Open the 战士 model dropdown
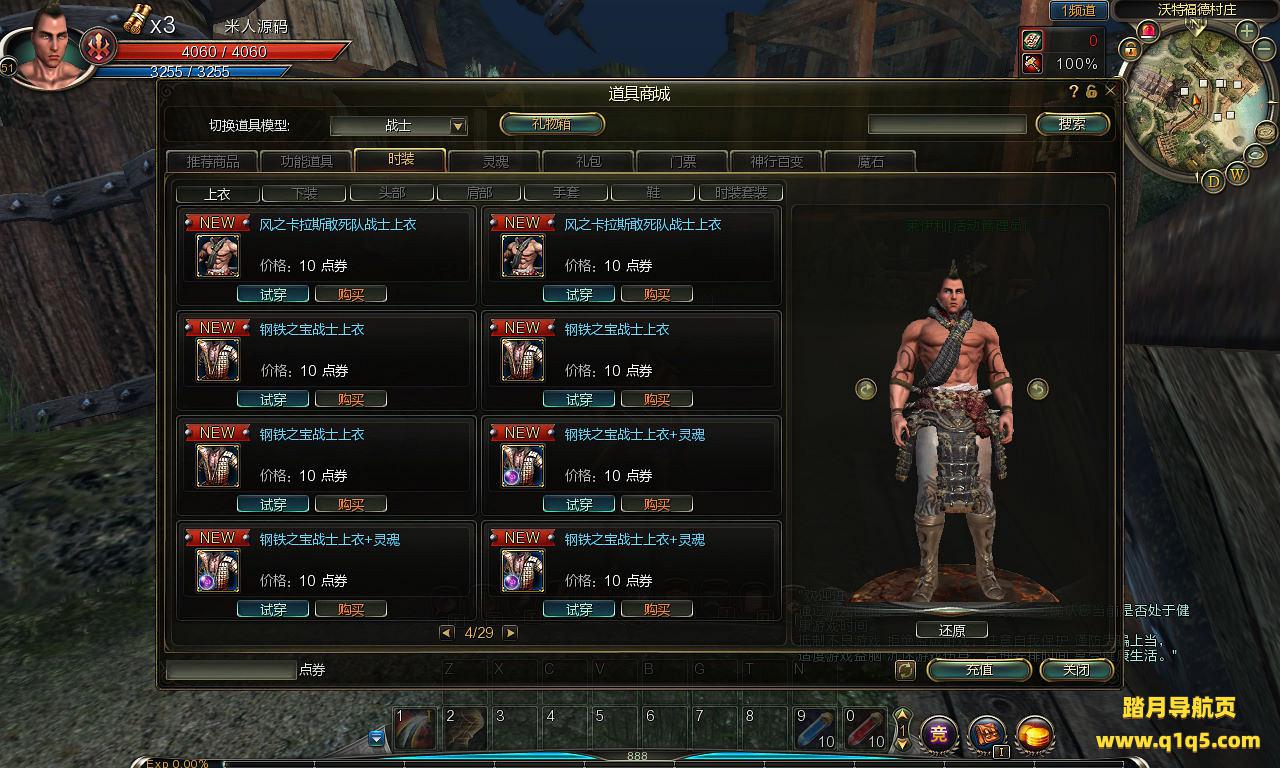1280x768 pixels. click(x=458, y=126)
